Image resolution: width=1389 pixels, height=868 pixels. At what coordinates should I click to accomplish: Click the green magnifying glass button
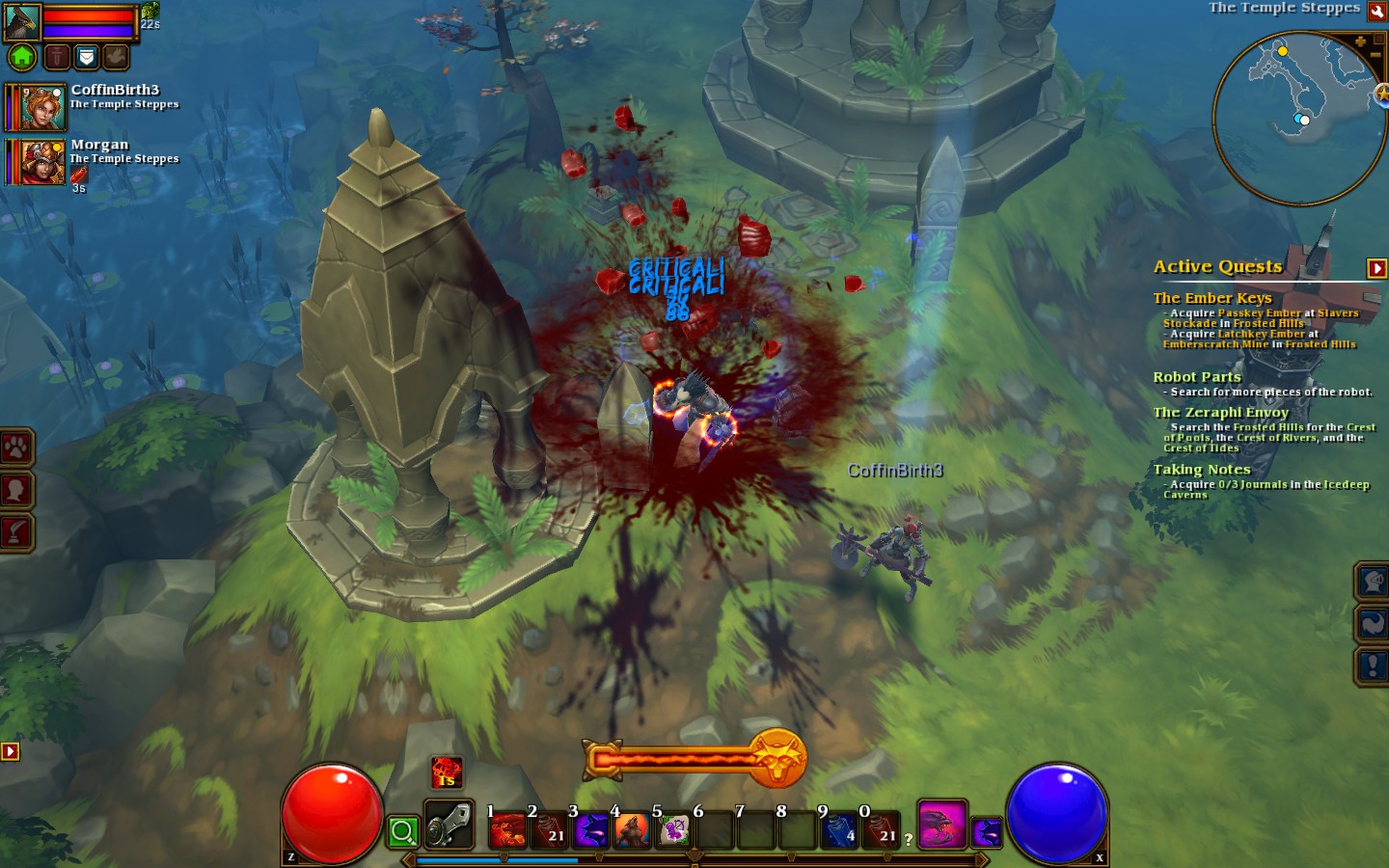click(403, 831)
